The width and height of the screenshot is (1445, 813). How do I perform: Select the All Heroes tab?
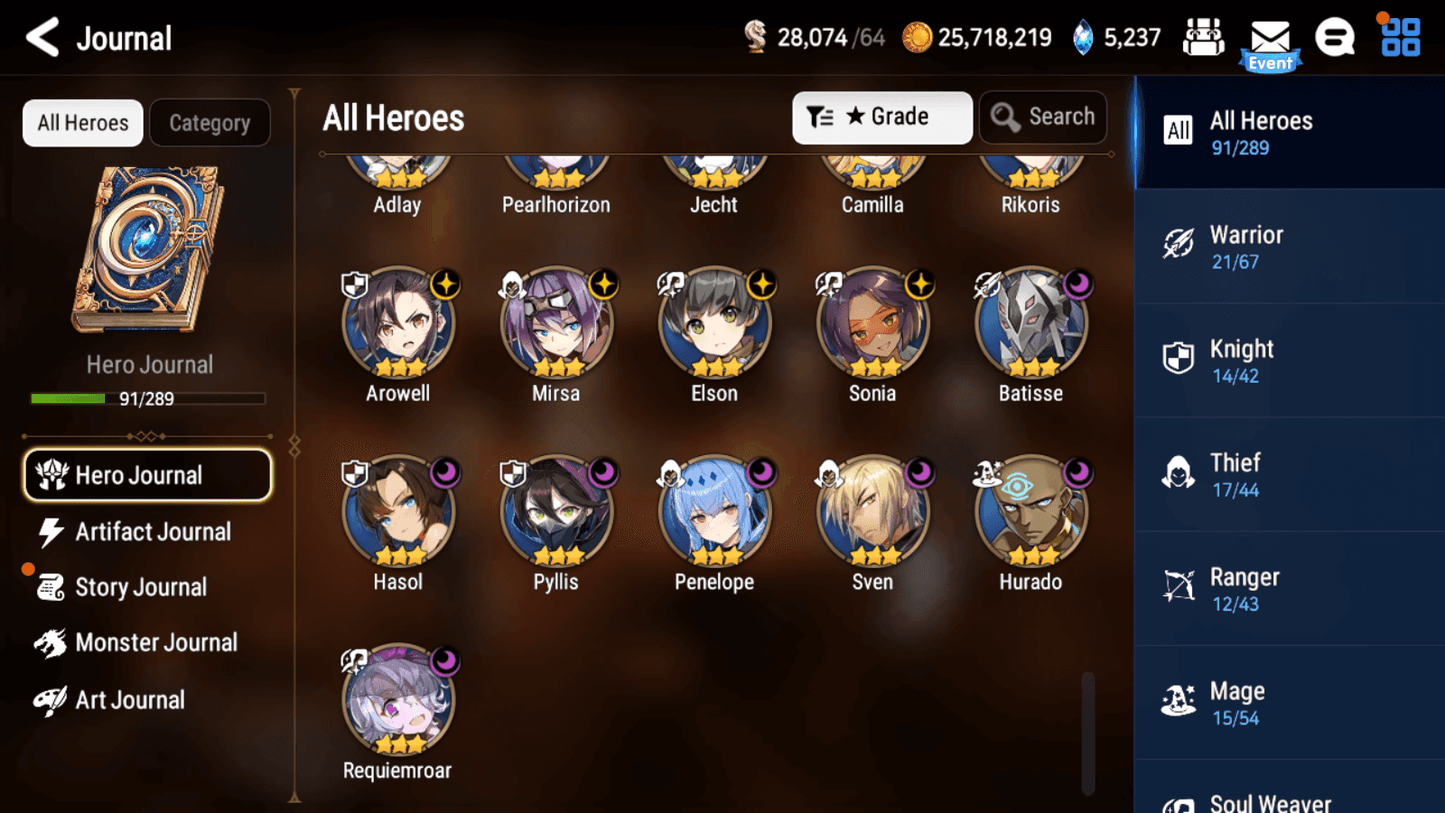pyautogui.click(x=83, y=123)
